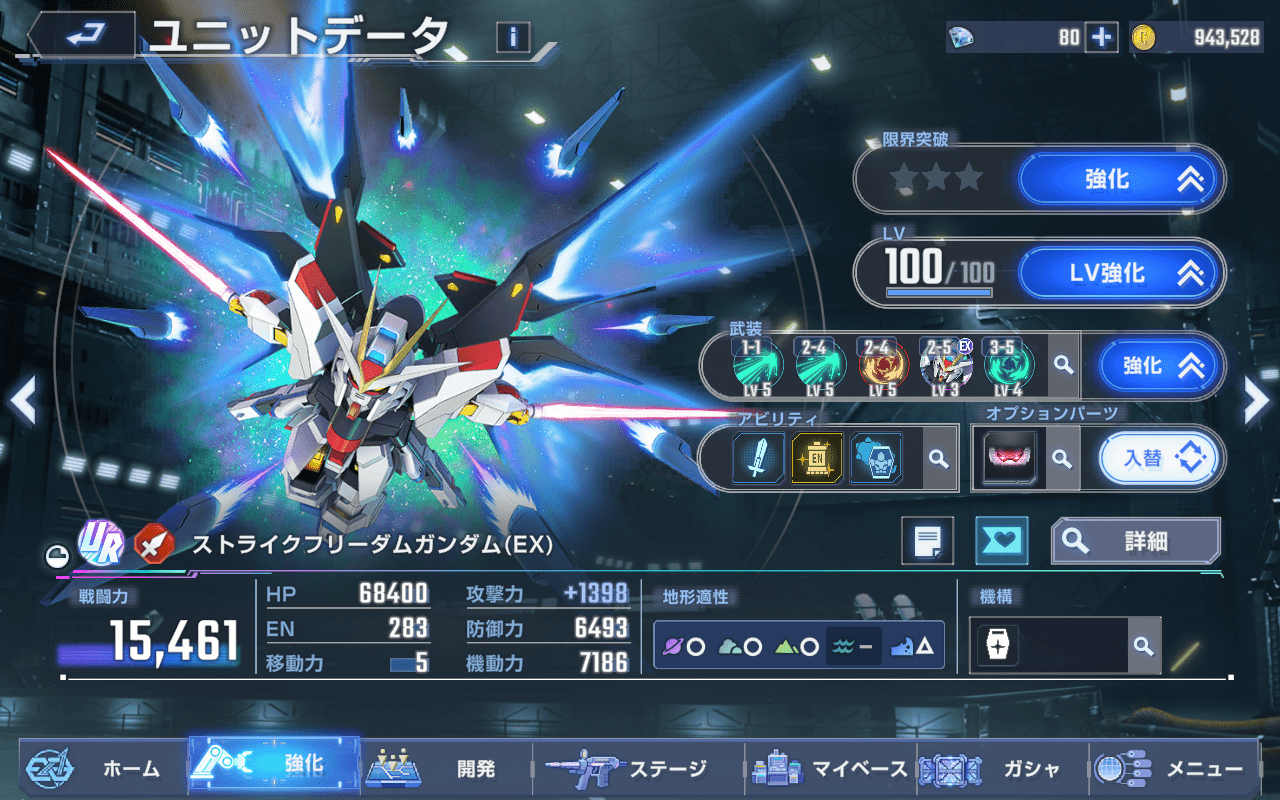Tap the 限界突破 強化 button
1280x800 pixels.
(x=1121, y=180)
